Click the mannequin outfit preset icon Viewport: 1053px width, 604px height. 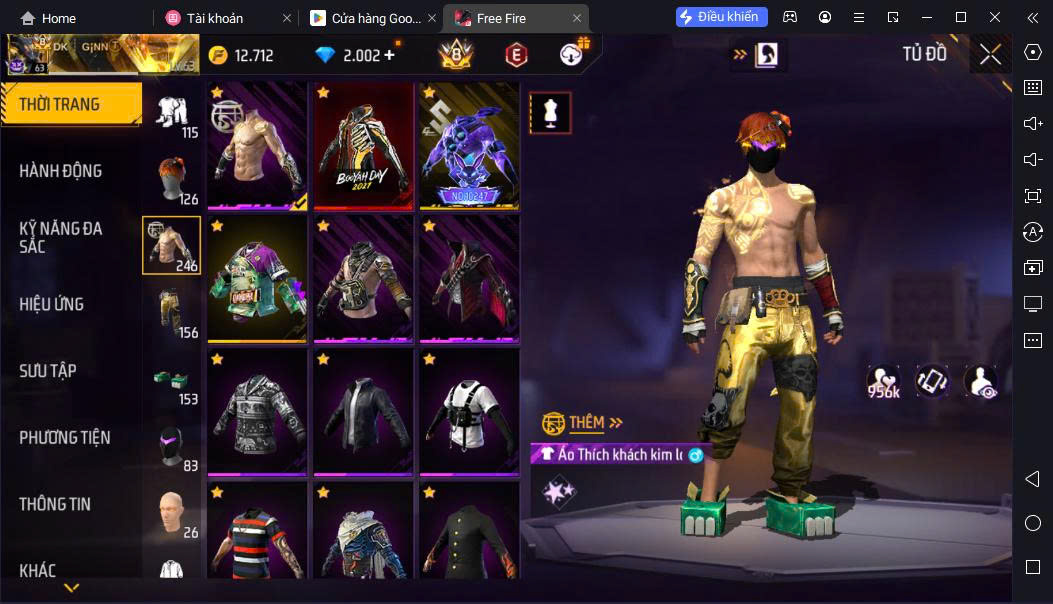pos(549,113)
